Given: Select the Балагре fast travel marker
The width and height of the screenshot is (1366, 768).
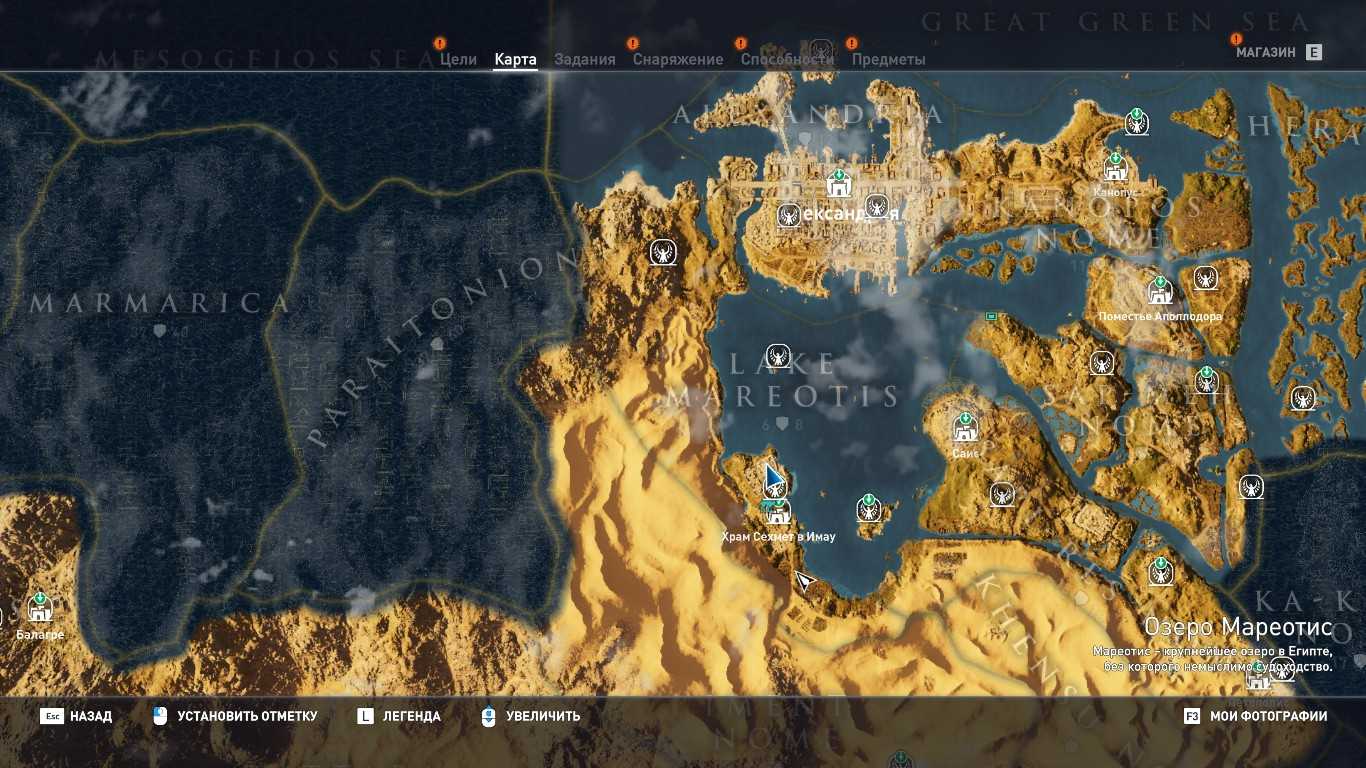Looking at the screenshot, I should pyautogui.click(x=40, y=607).
